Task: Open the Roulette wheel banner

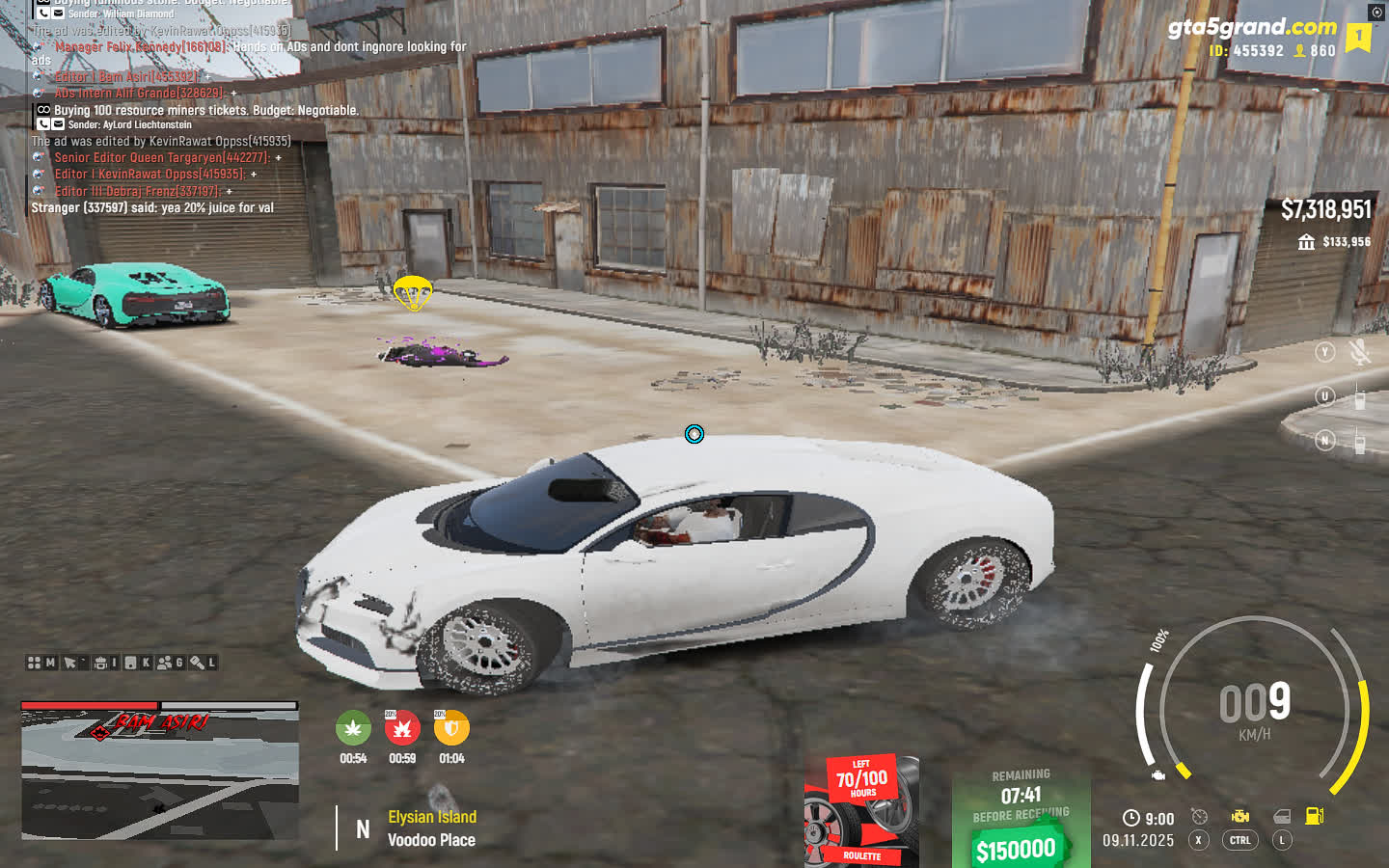Action: tap(861, 811)
